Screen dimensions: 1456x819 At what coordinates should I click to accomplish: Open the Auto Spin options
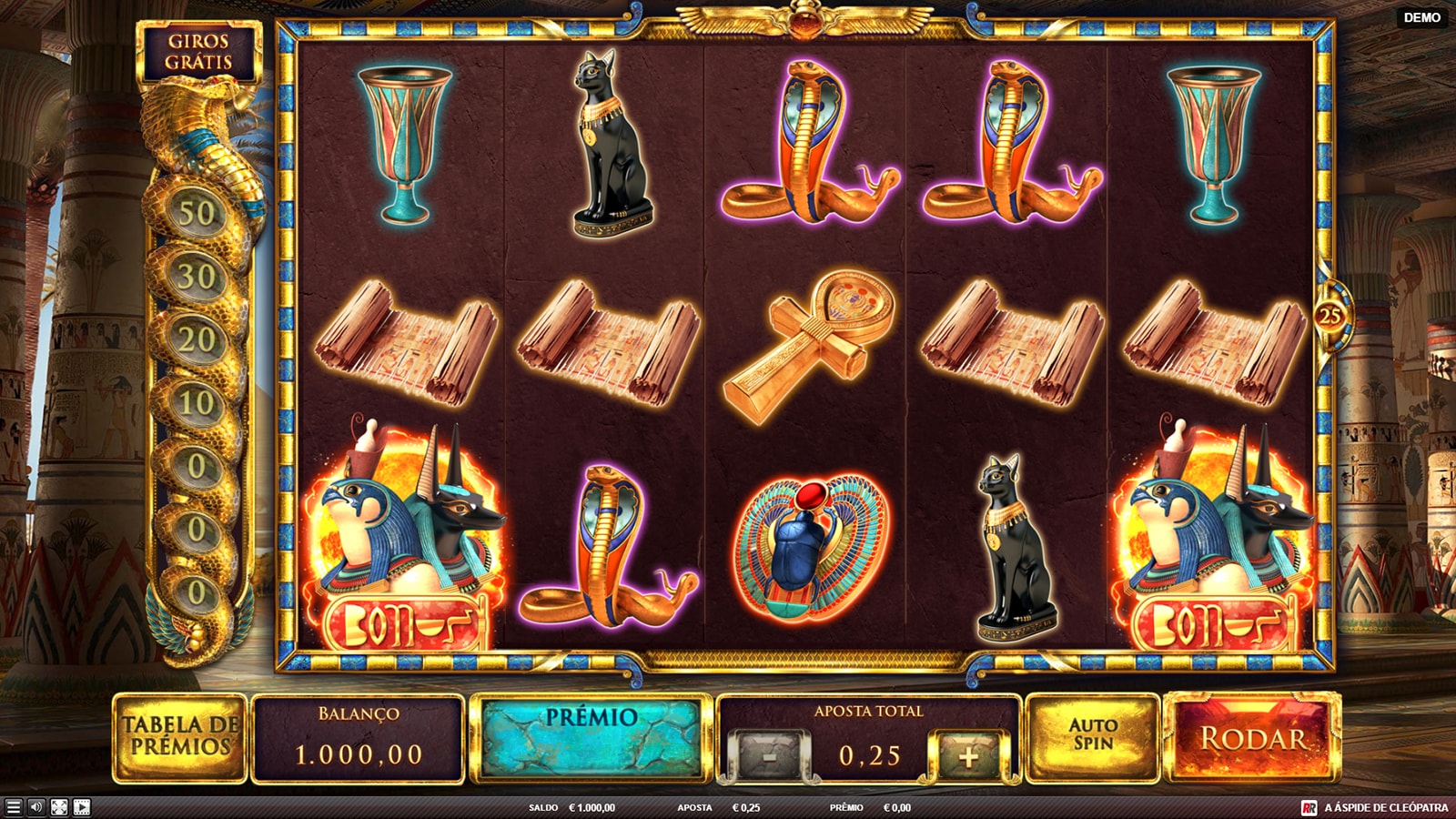[1092, 735]
